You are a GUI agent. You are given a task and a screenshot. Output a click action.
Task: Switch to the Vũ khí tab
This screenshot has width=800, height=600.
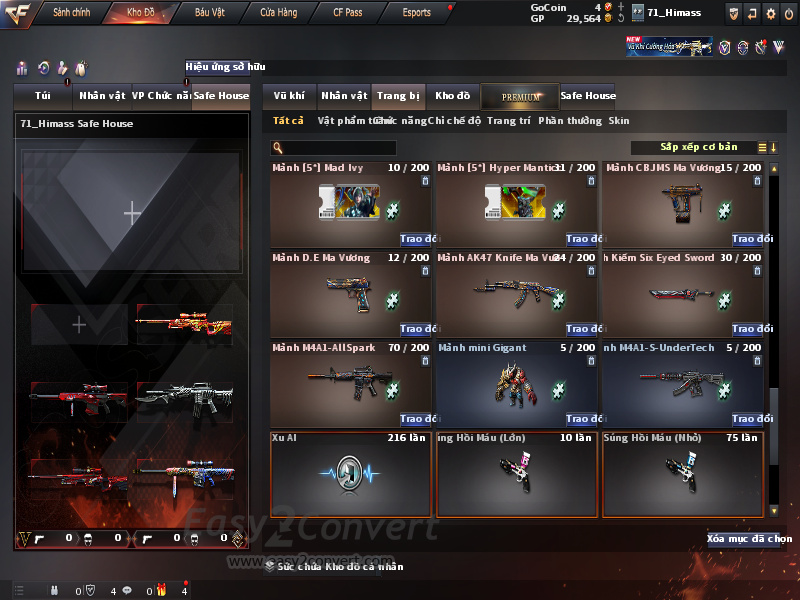tap(289, 96)
